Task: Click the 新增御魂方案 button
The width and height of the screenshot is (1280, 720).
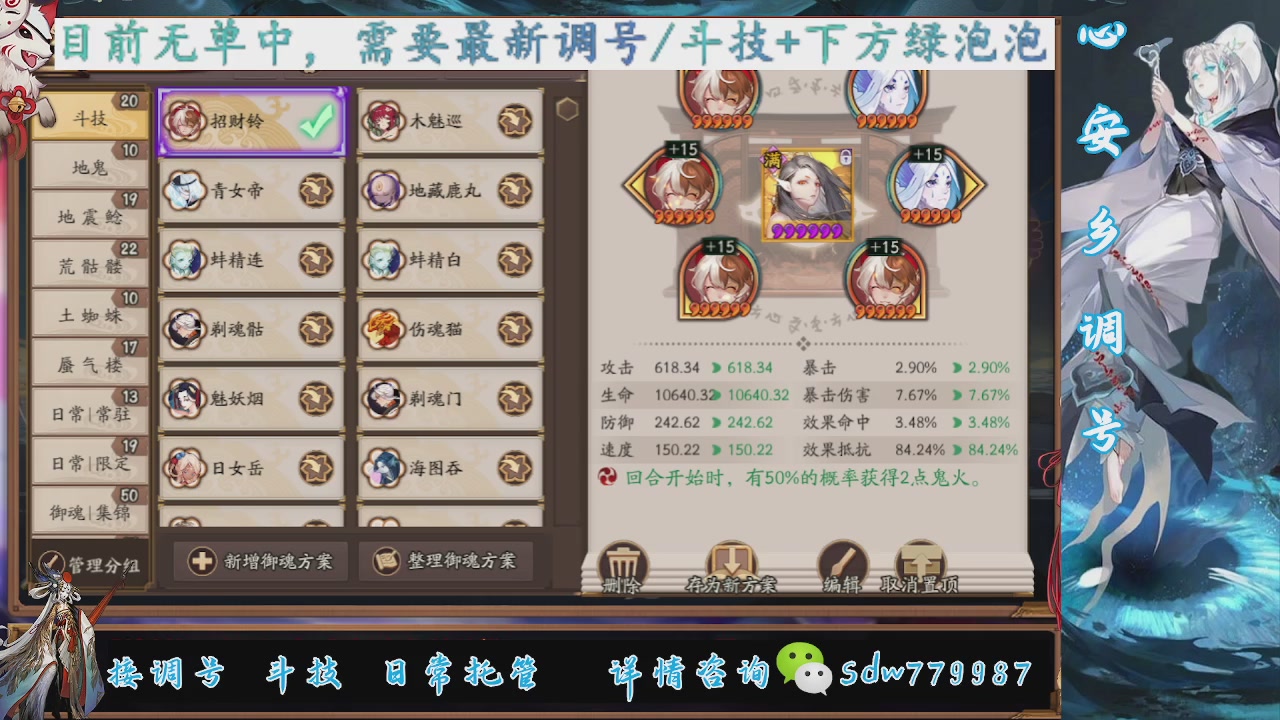Action: click(259, 561)
